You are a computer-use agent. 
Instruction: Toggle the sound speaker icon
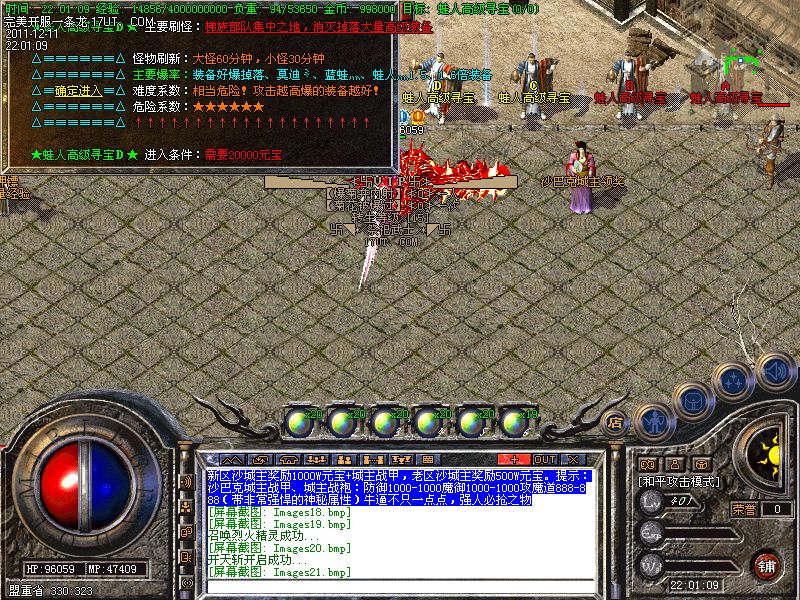pyautogui.click(x=776, y=369)
